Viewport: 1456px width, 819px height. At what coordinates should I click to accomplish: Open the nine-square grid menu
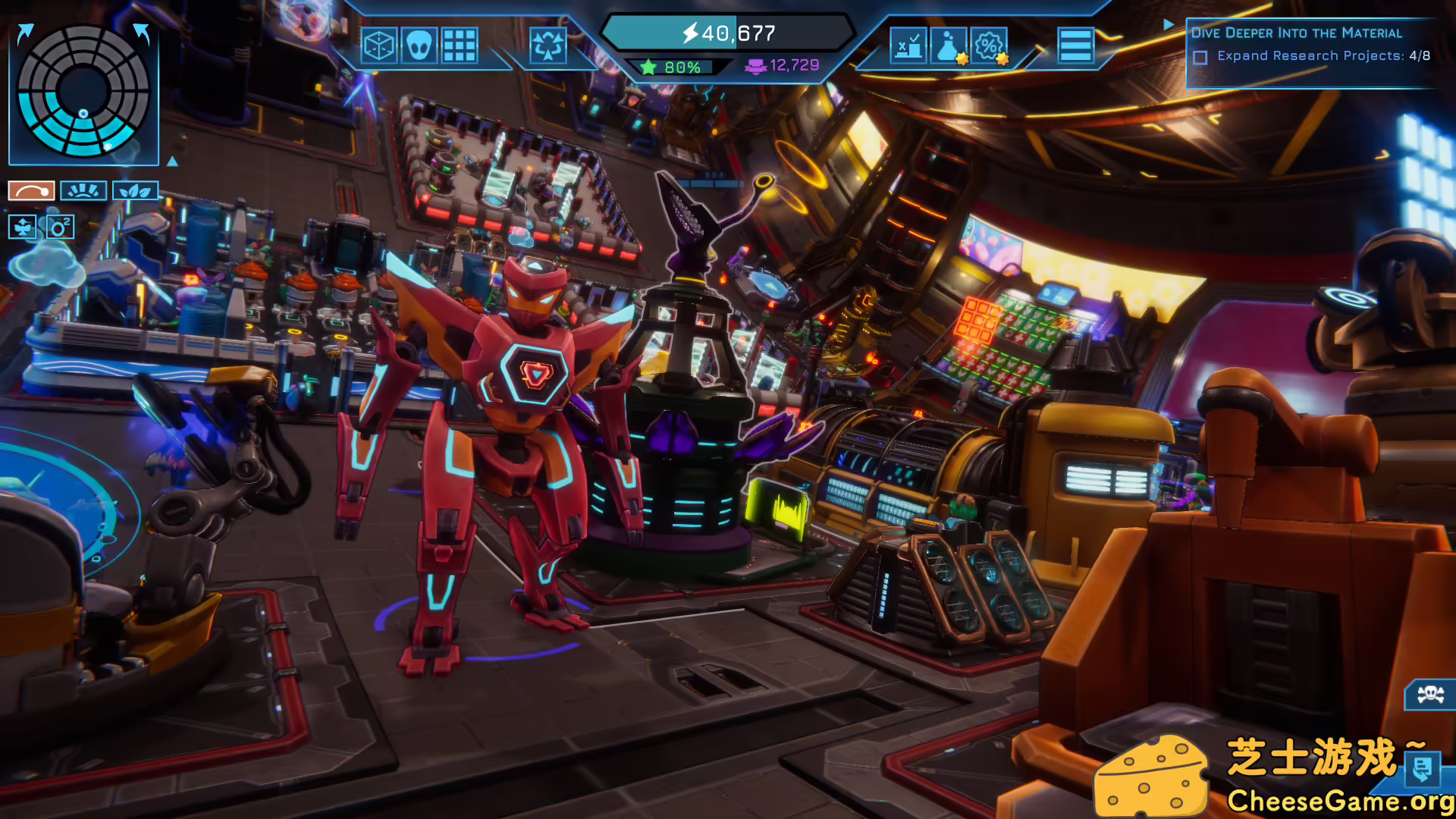460,46
